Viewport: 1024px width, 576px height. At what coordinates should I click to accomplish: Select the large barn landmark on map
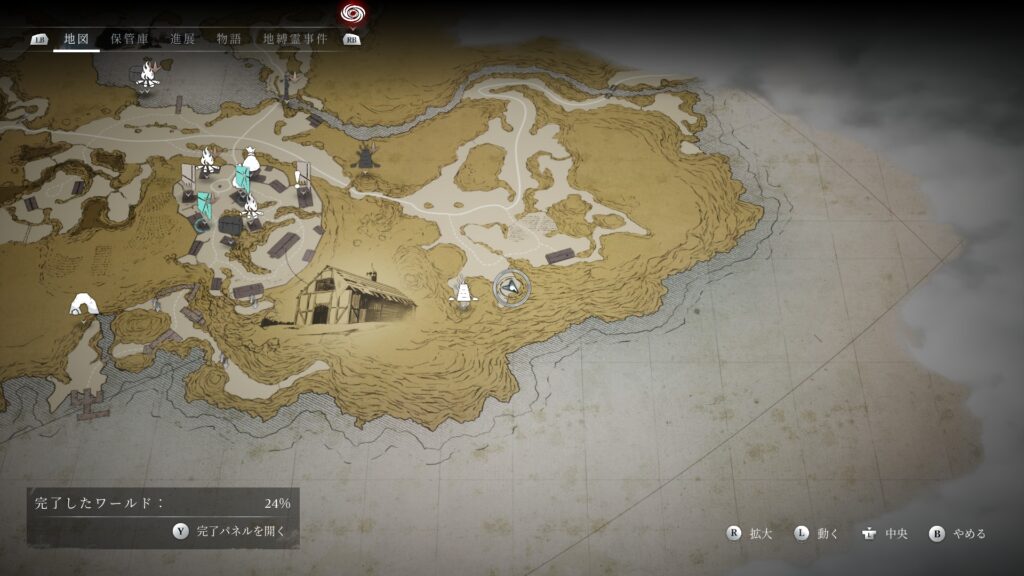pos(352,296)
